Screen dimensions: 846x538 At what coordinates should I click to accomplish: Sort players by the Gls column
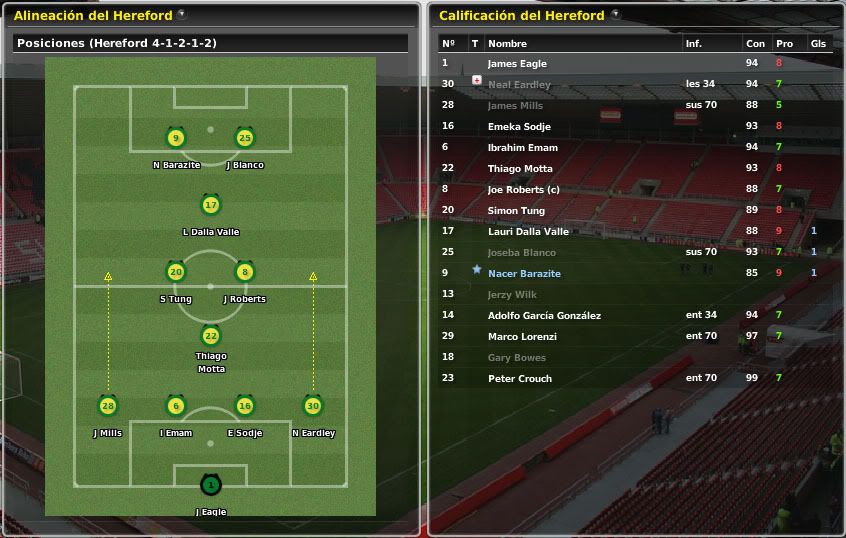tap(818, 44)
